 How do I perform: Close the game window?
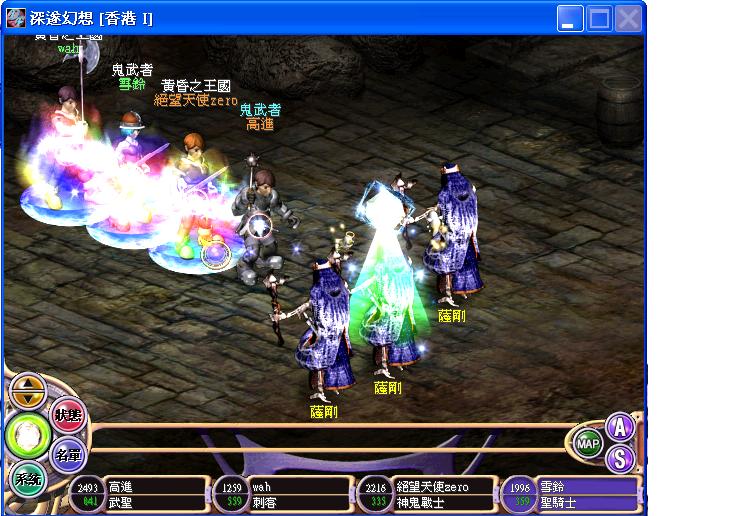point(628,18)
